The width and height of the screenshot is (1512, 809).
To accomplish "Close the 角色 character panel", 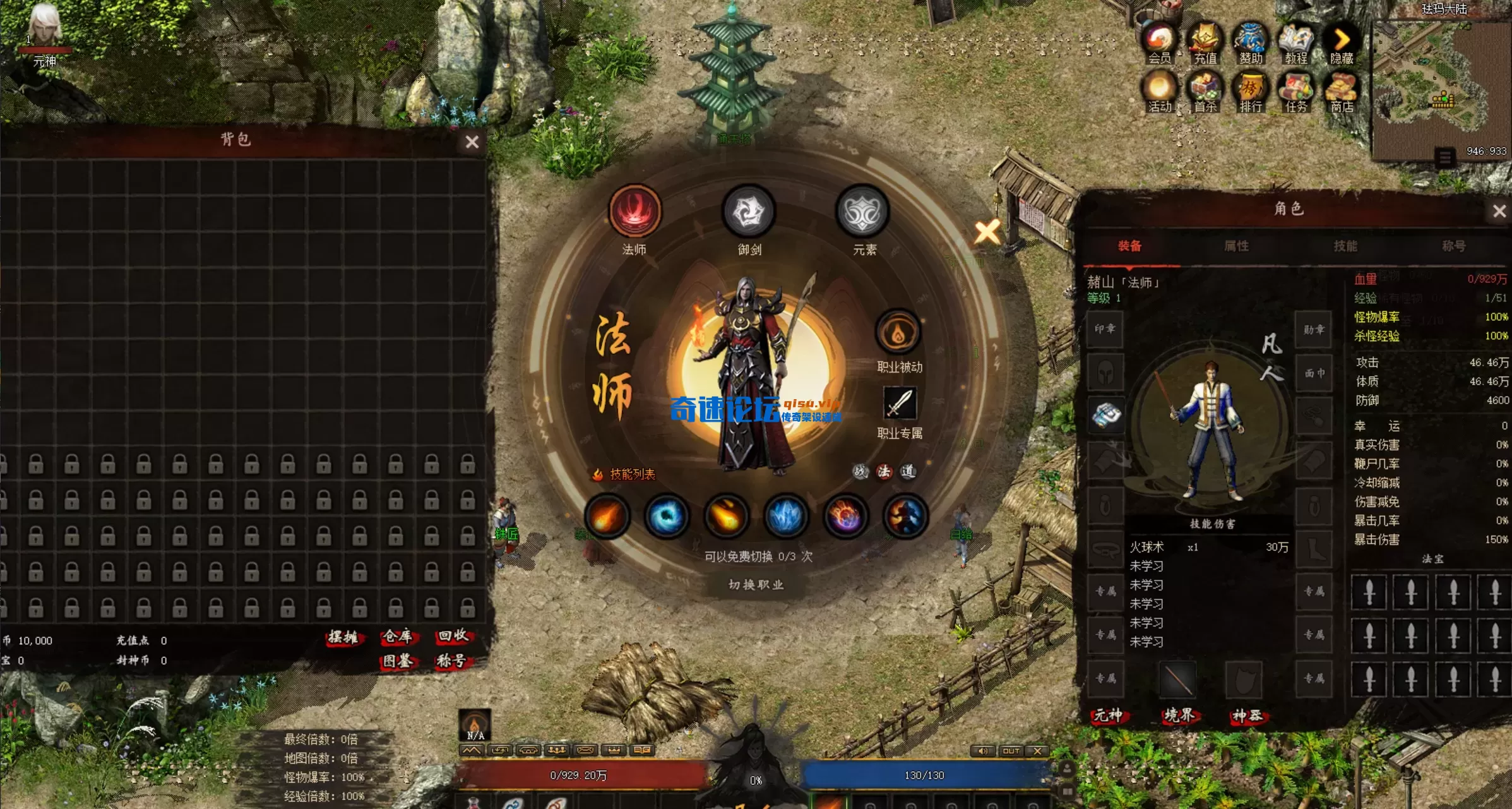I will [1499, 211].
